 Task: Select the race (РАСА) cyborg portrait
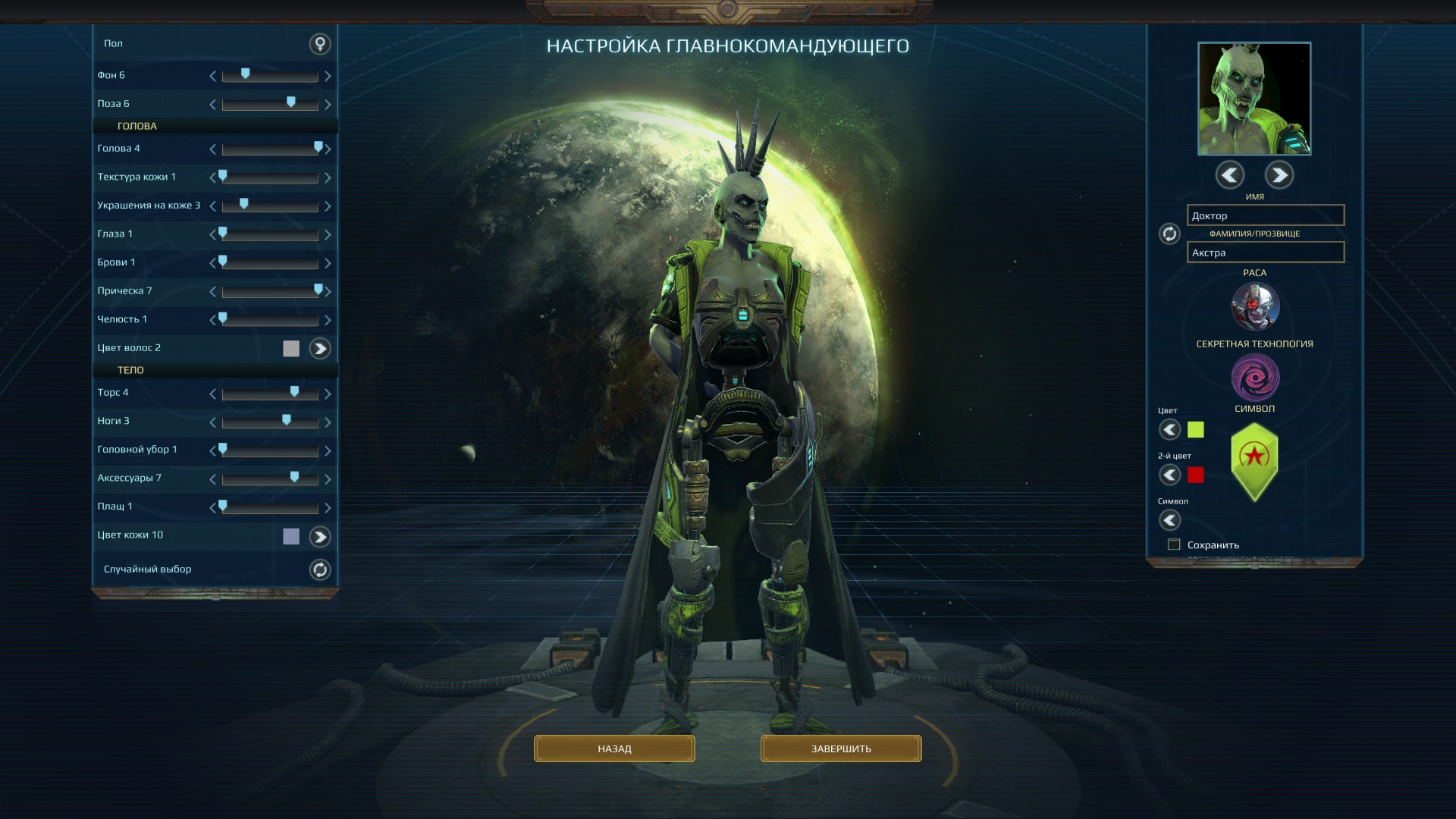[1255, 306]
